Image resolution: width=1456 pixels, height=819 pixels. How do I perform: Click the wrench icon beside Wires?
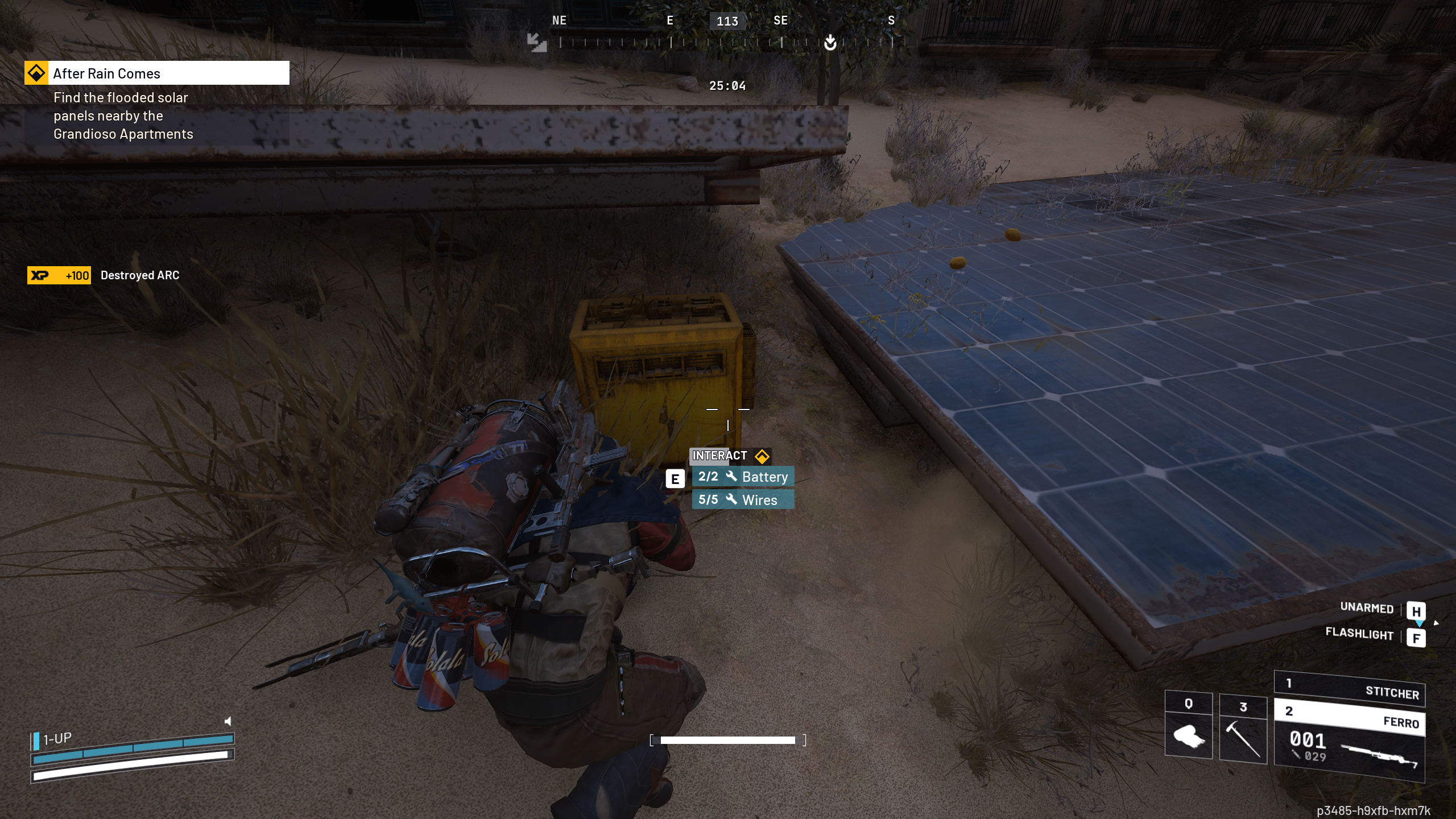(x=733, y=500)
